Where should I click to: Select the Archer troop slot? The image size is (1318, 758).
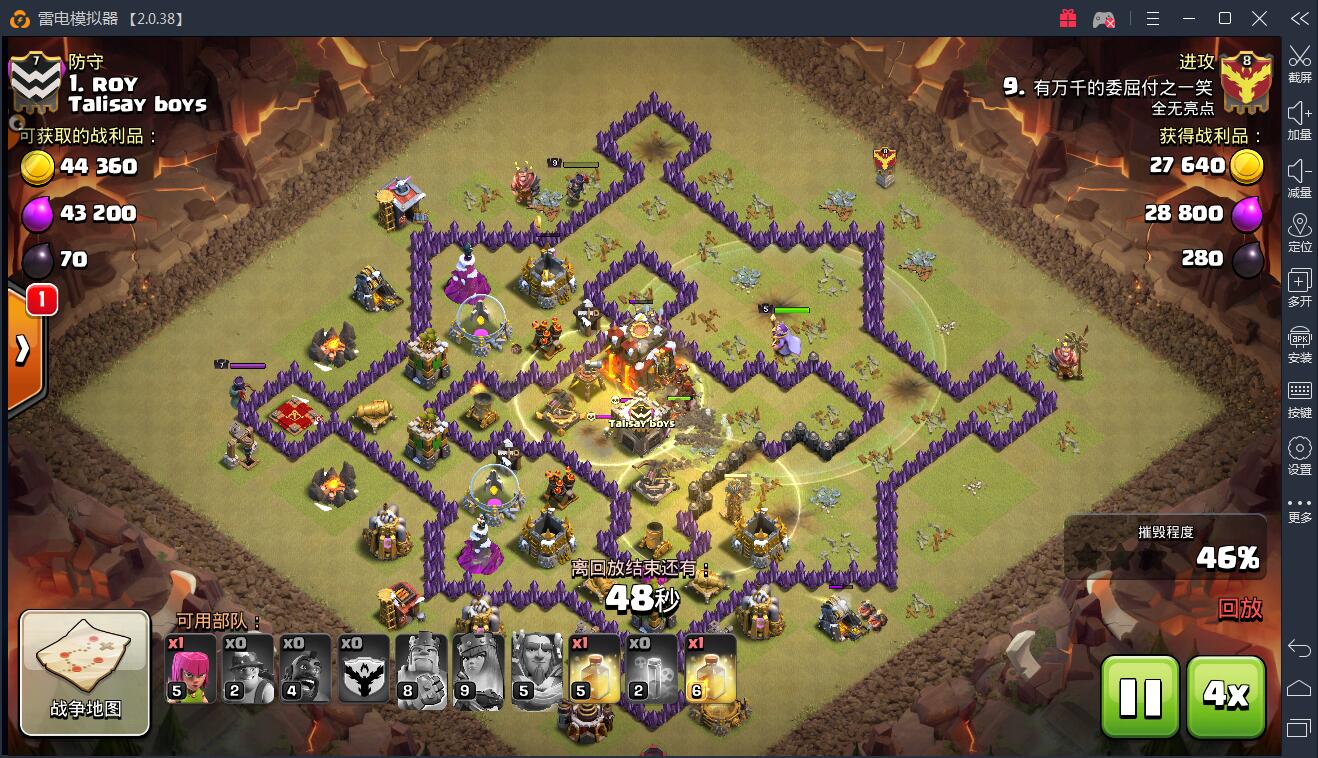[190, 669]
